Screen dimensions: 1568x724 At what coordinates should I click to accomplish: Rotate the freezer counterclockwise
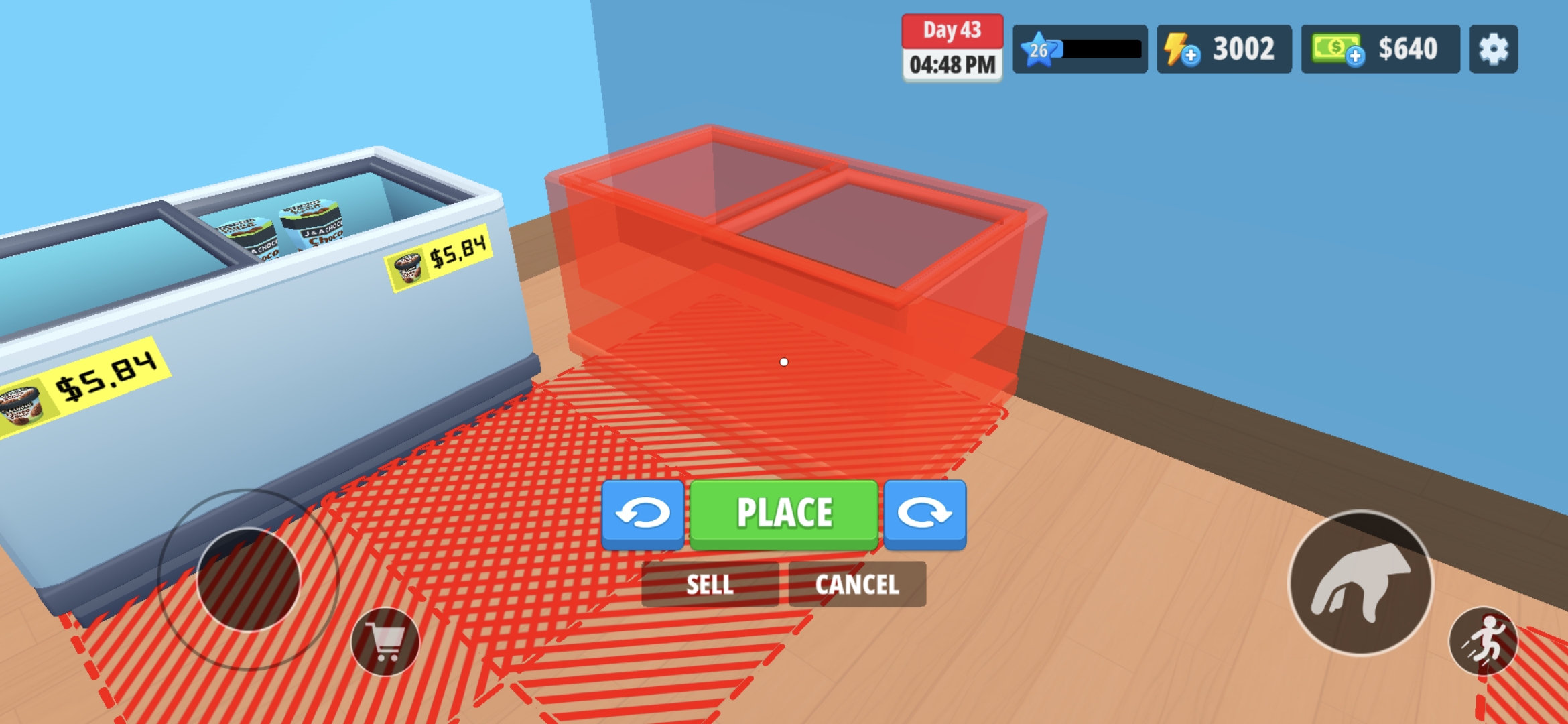(x=645, y=513)
